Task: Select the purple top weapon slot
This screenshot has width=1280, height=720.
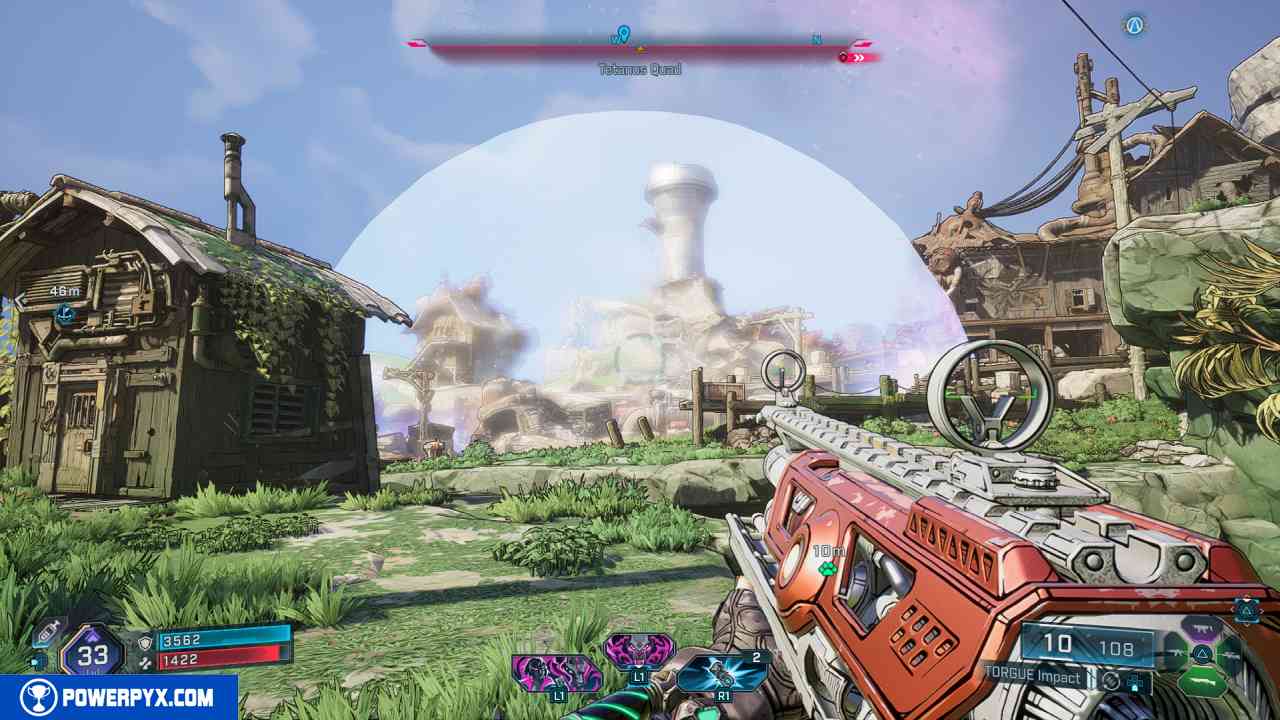Action: pyautogui.click(x=1202, y=628)
